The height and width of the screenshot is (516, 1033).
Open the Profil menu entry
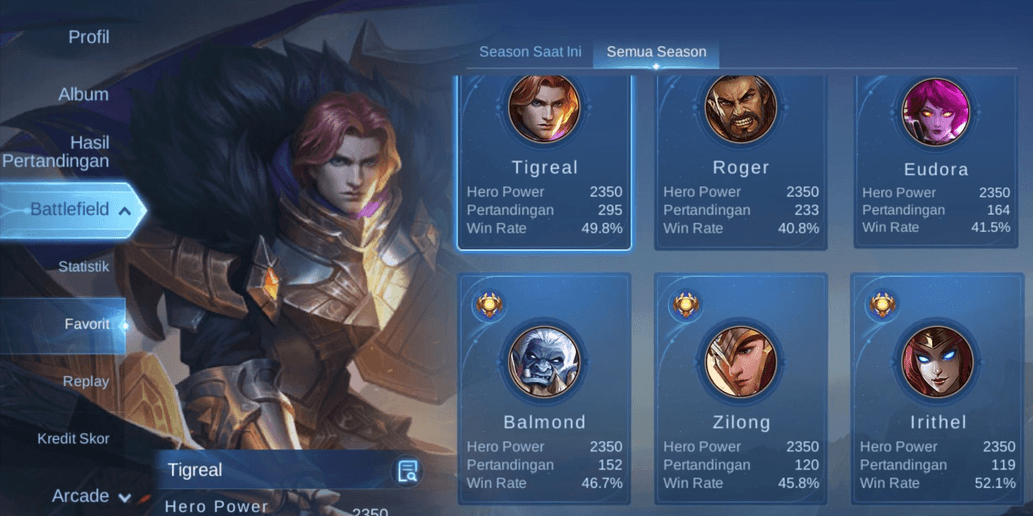pyautogui.click(x=88, y=38)
